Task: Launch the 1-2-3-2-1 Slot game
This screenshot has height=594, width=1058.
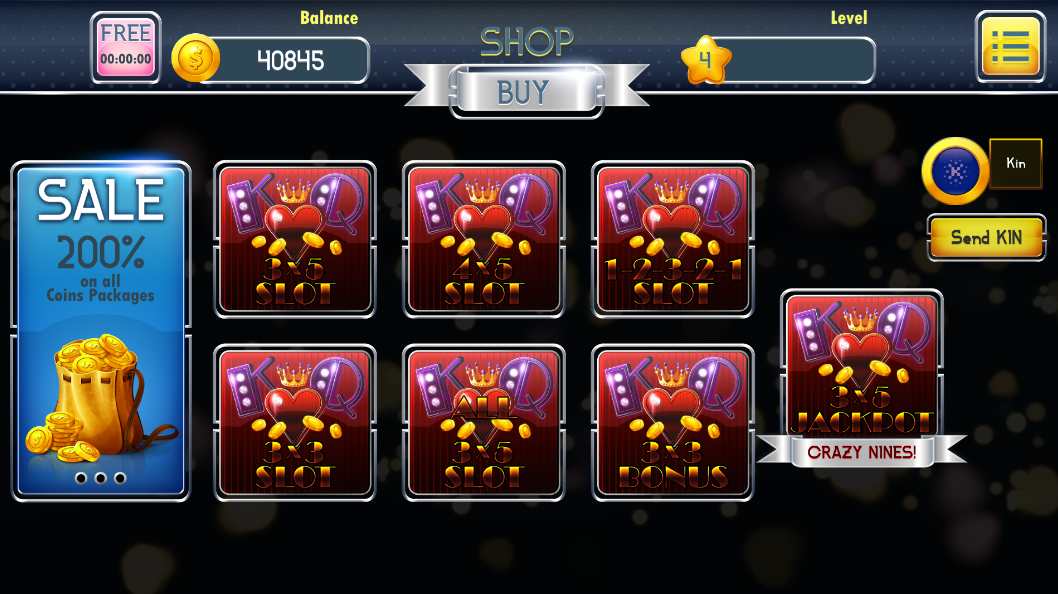Action: pyautogui.click(x=672, y=240)
